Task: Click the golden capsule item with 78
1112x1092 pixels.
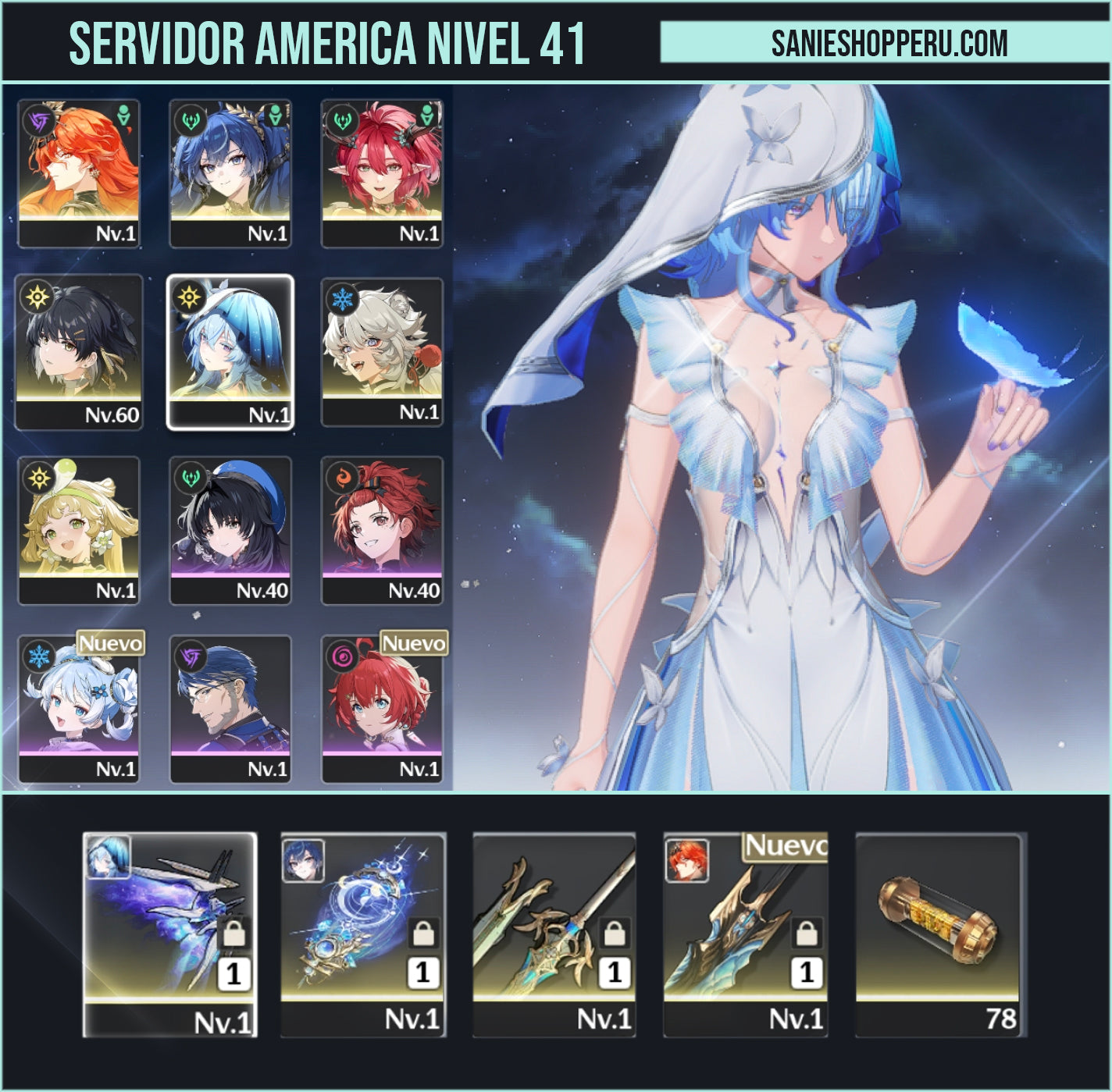Action: [x=937, y=934]
